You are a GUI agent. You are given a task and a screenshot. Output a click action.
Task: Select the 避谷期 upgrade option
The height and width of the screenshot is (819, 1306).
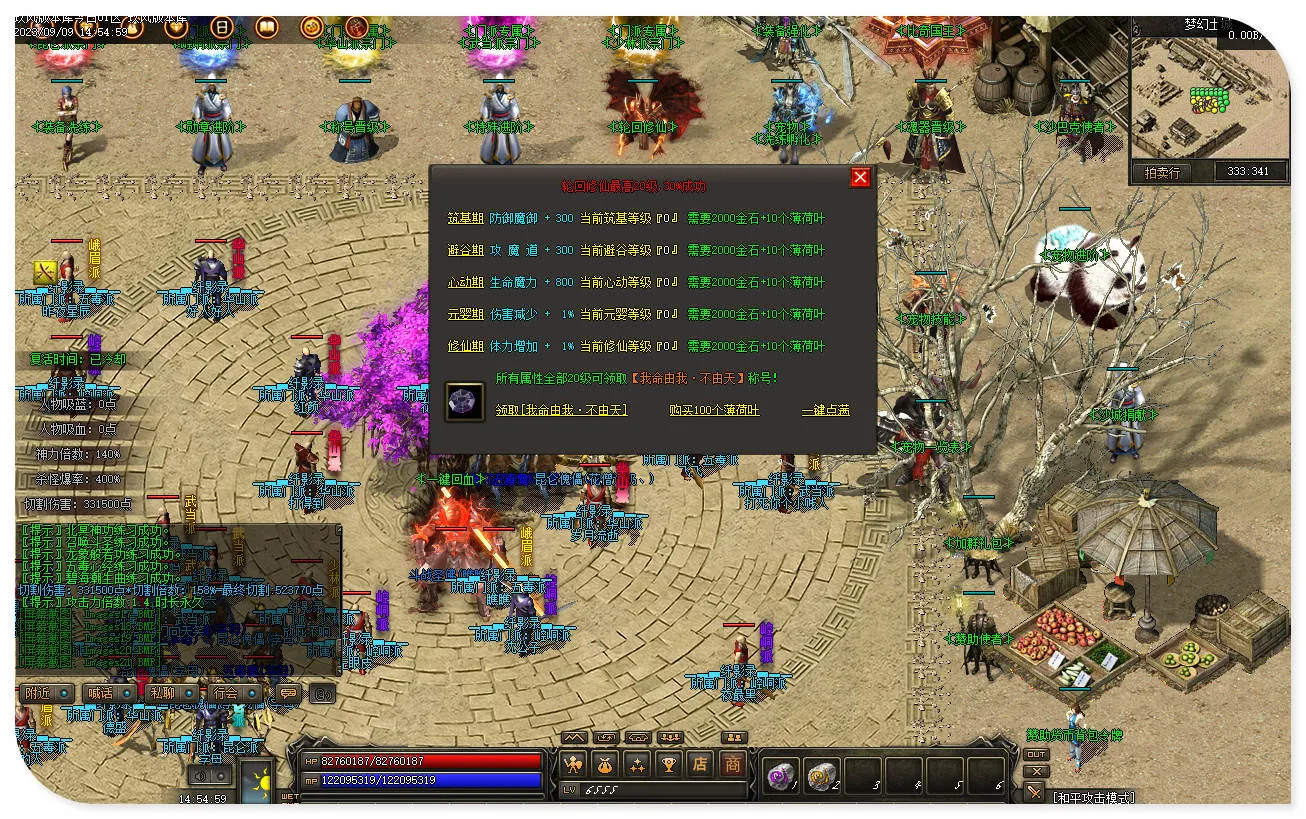click(465, 250)
